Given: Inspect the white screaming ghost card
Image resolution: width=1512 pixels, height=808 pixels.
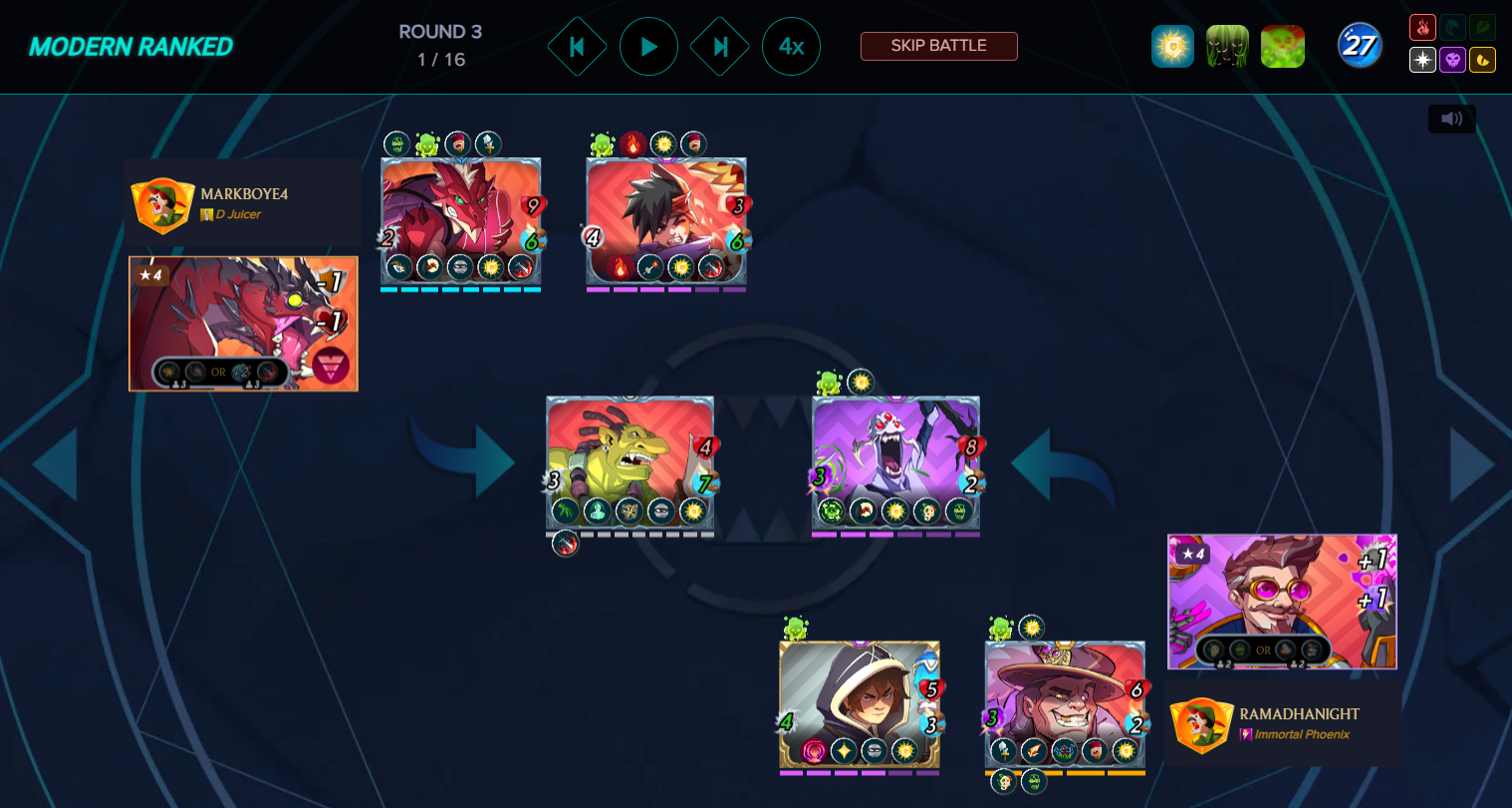Looking at the screenshot, I should click(x=895, y=461).
